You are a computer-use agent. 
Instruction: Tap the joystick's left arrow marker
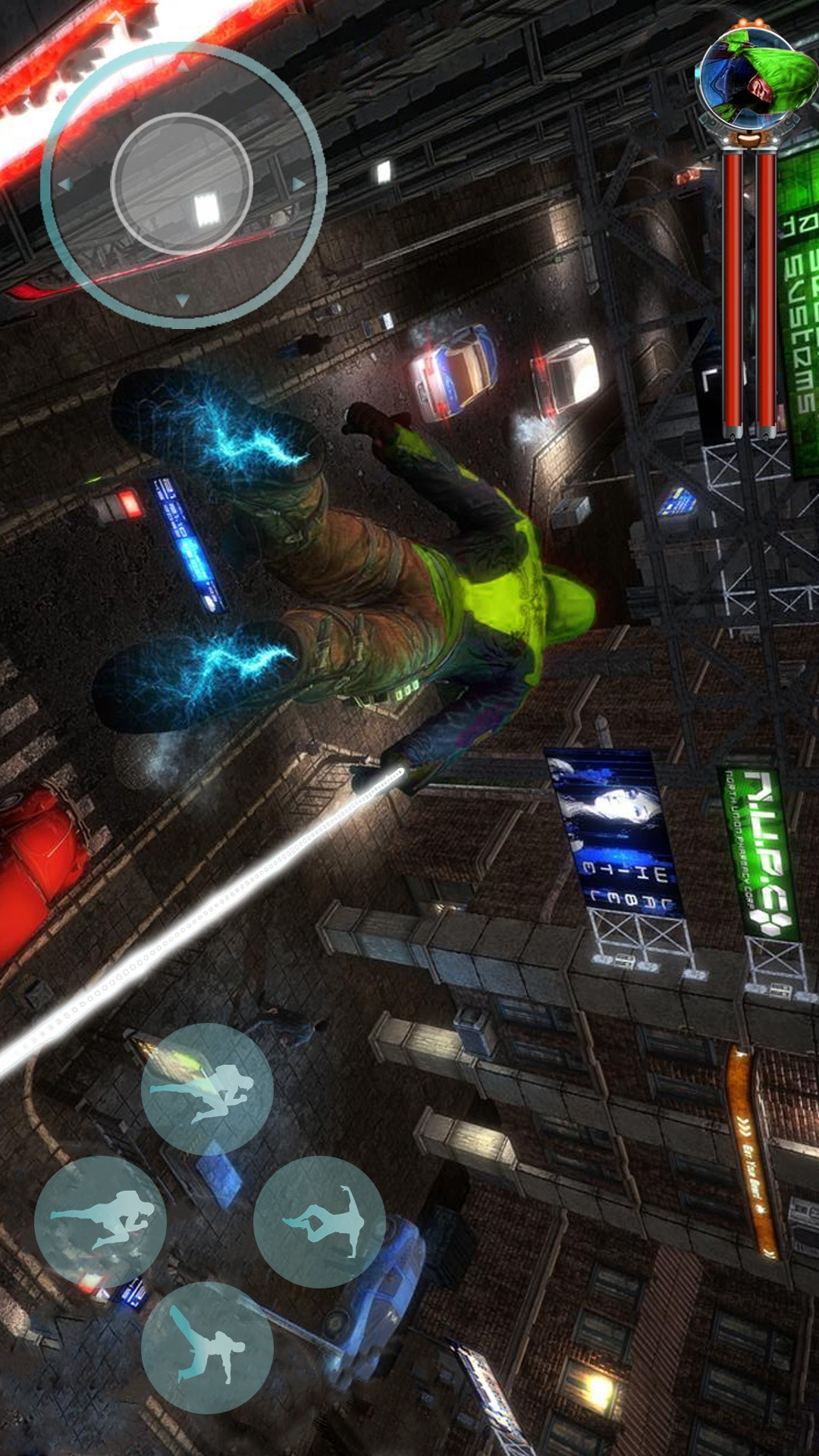coord(64,184)
